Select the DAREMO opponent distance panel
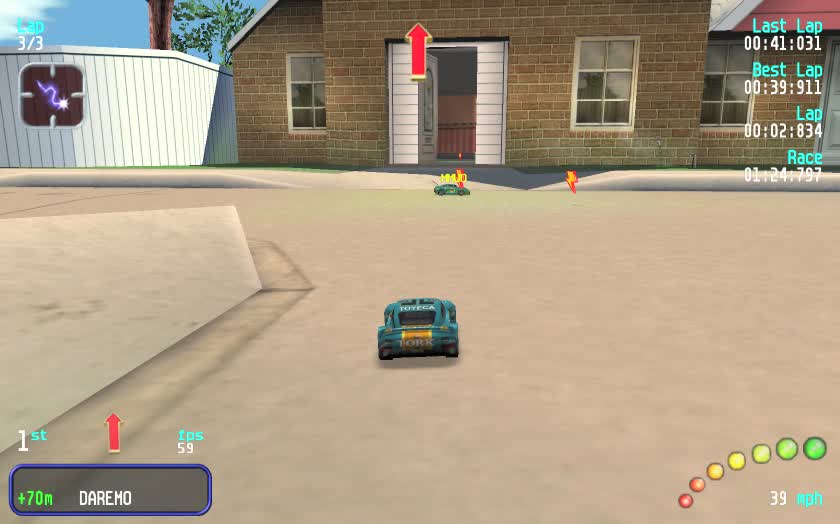Viewport: 840px width, 524px height. tap(111, 490)
